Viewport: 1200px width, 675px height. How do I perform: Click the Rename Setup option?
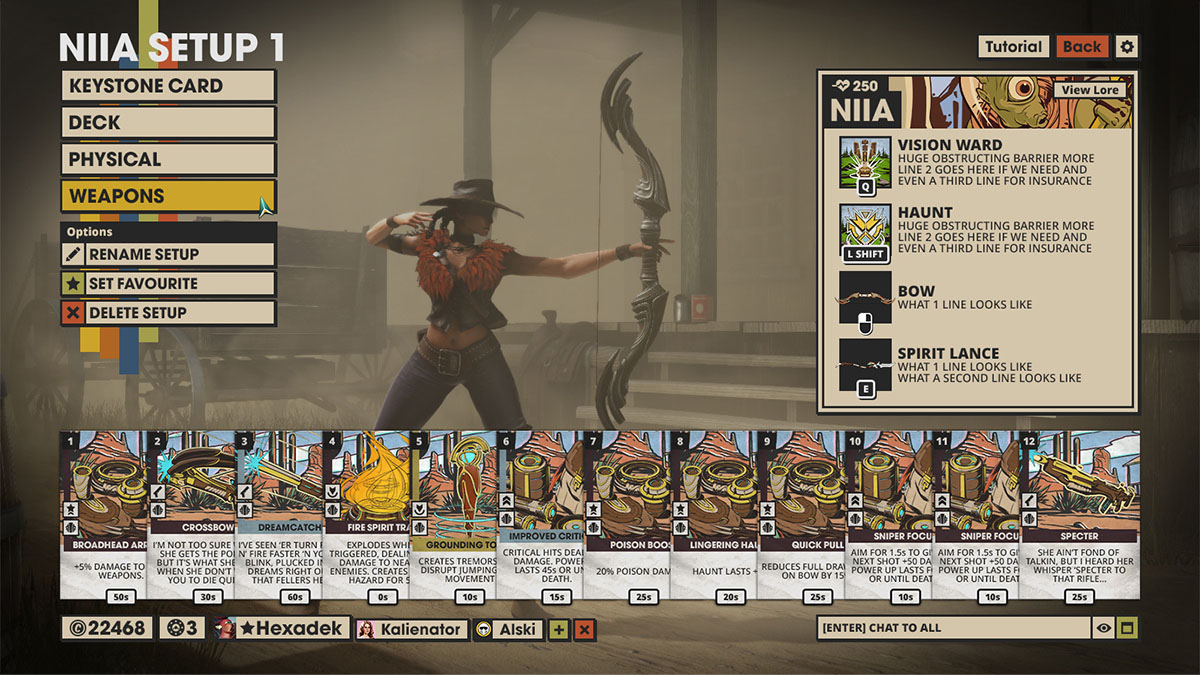point(168,254)
